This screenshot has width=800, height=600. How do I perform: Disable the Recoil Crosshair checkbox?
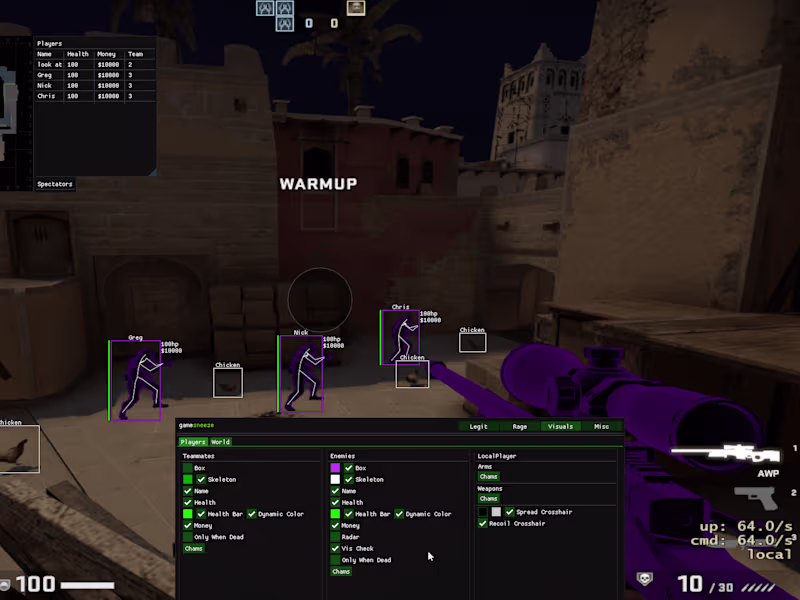484,523
